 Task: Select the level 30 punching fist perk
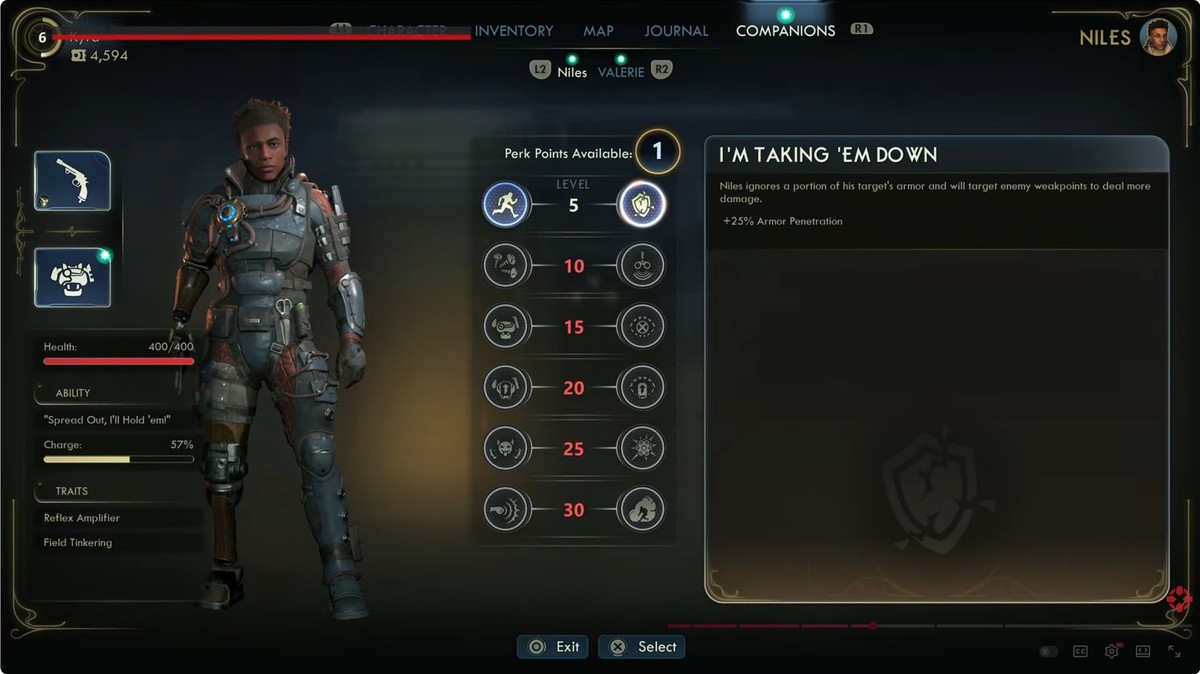click(x=506, y=509)
